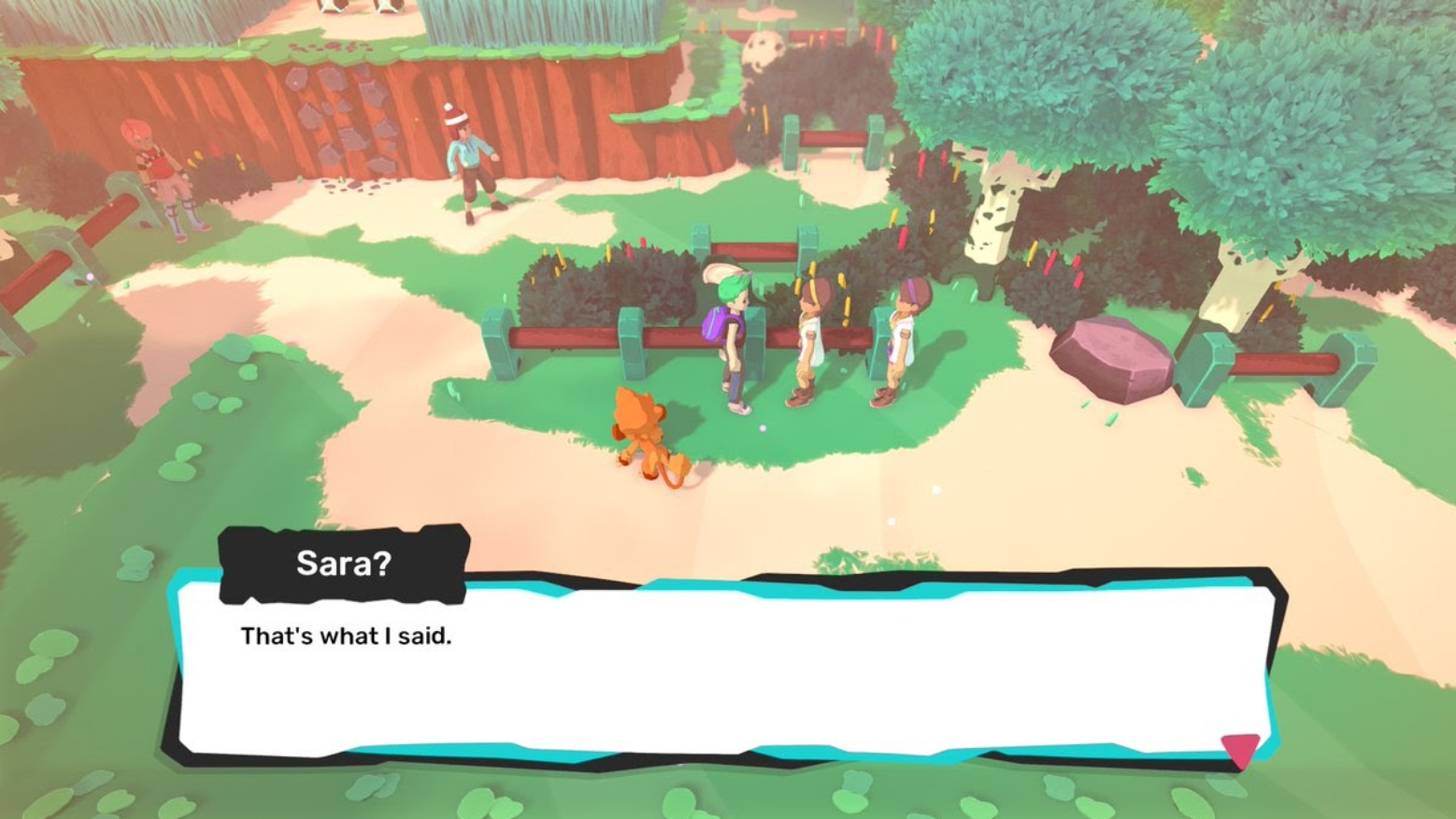Advance dialogue with the pink arrow indicator

pyautogui.click(x=1240, y=749)
